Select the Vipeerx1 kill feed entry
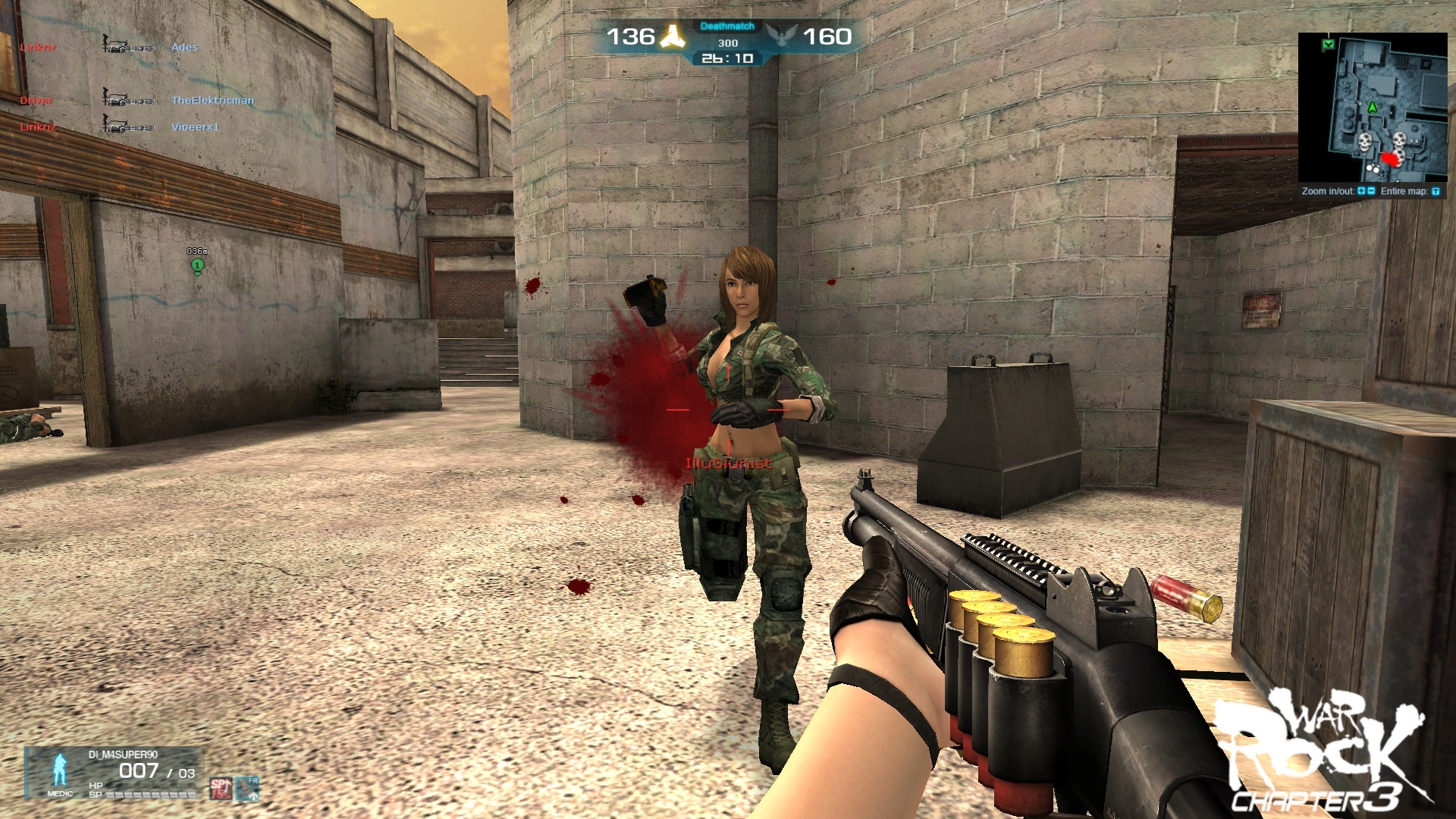1456x819 pixels. tap(195, 127)
